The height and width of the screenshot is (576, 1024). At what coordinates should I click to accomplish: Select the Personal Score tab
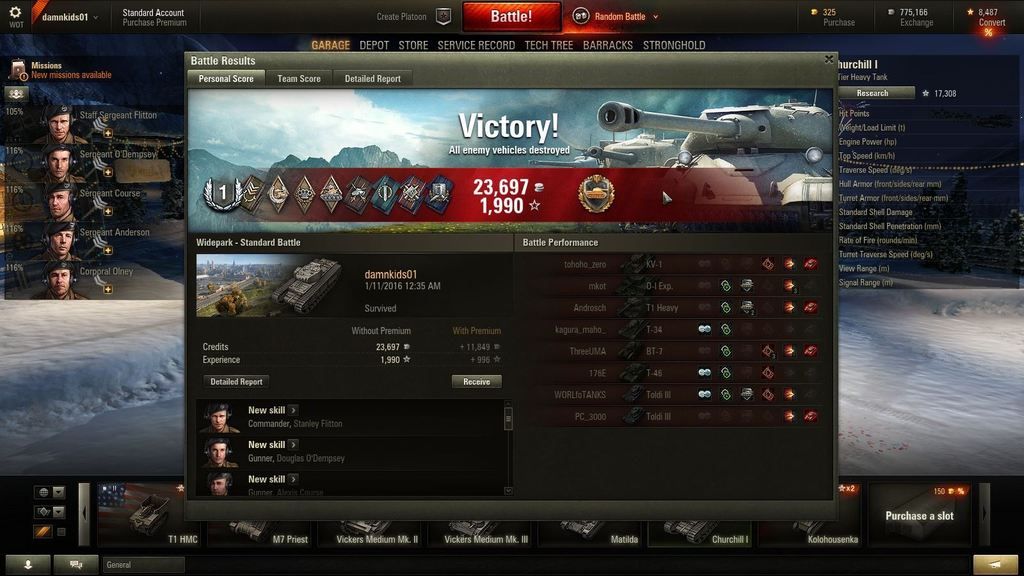pyautogui.click(x=225, y=78)
